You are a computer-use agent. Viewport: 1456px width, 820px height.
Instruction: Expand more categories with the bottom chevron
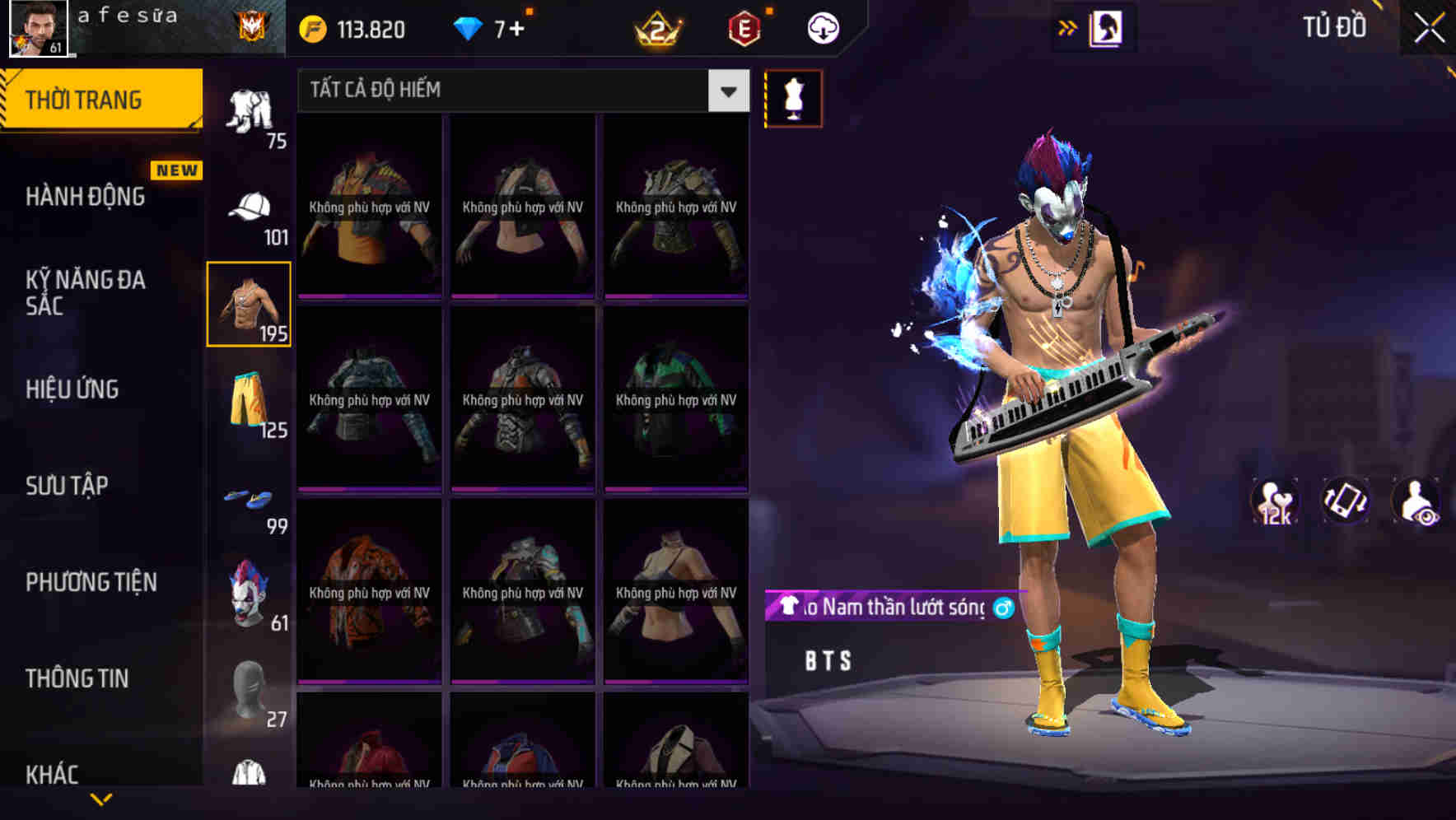(99, 799)
